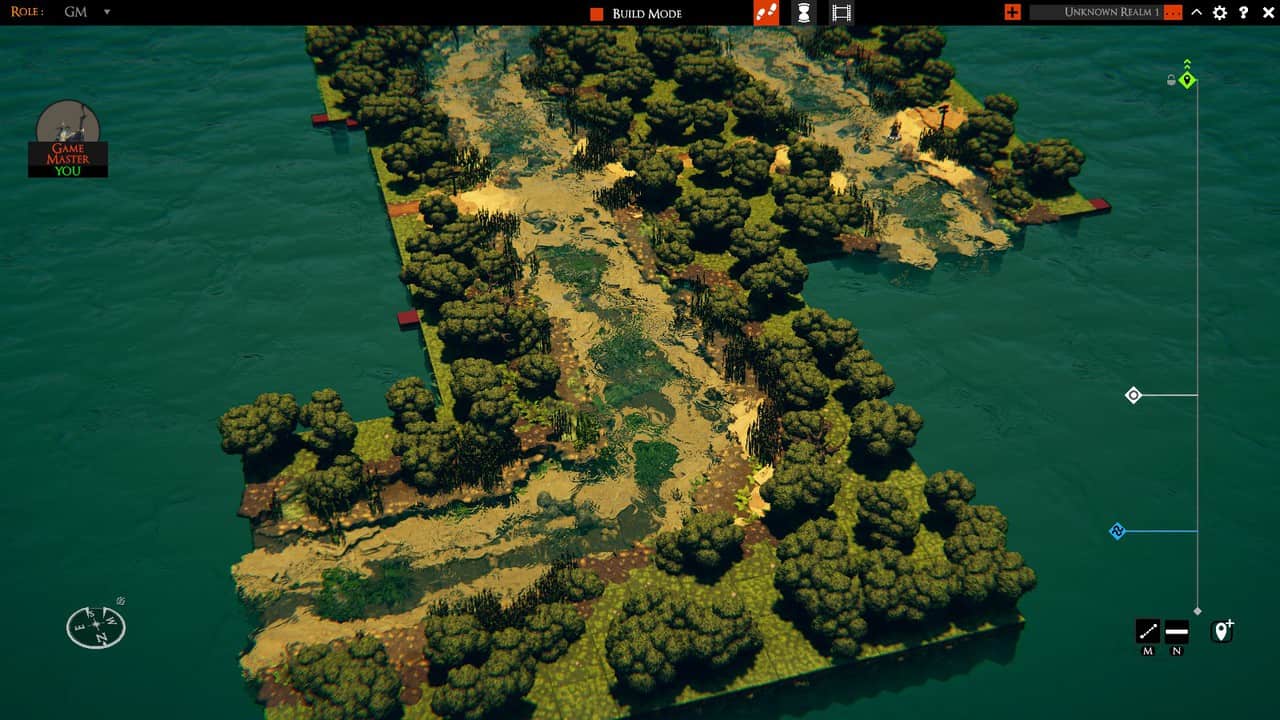The height and width of the screenshot is (720, 1280).
Task: Select the Game Master player portrait
Action: 68,137
